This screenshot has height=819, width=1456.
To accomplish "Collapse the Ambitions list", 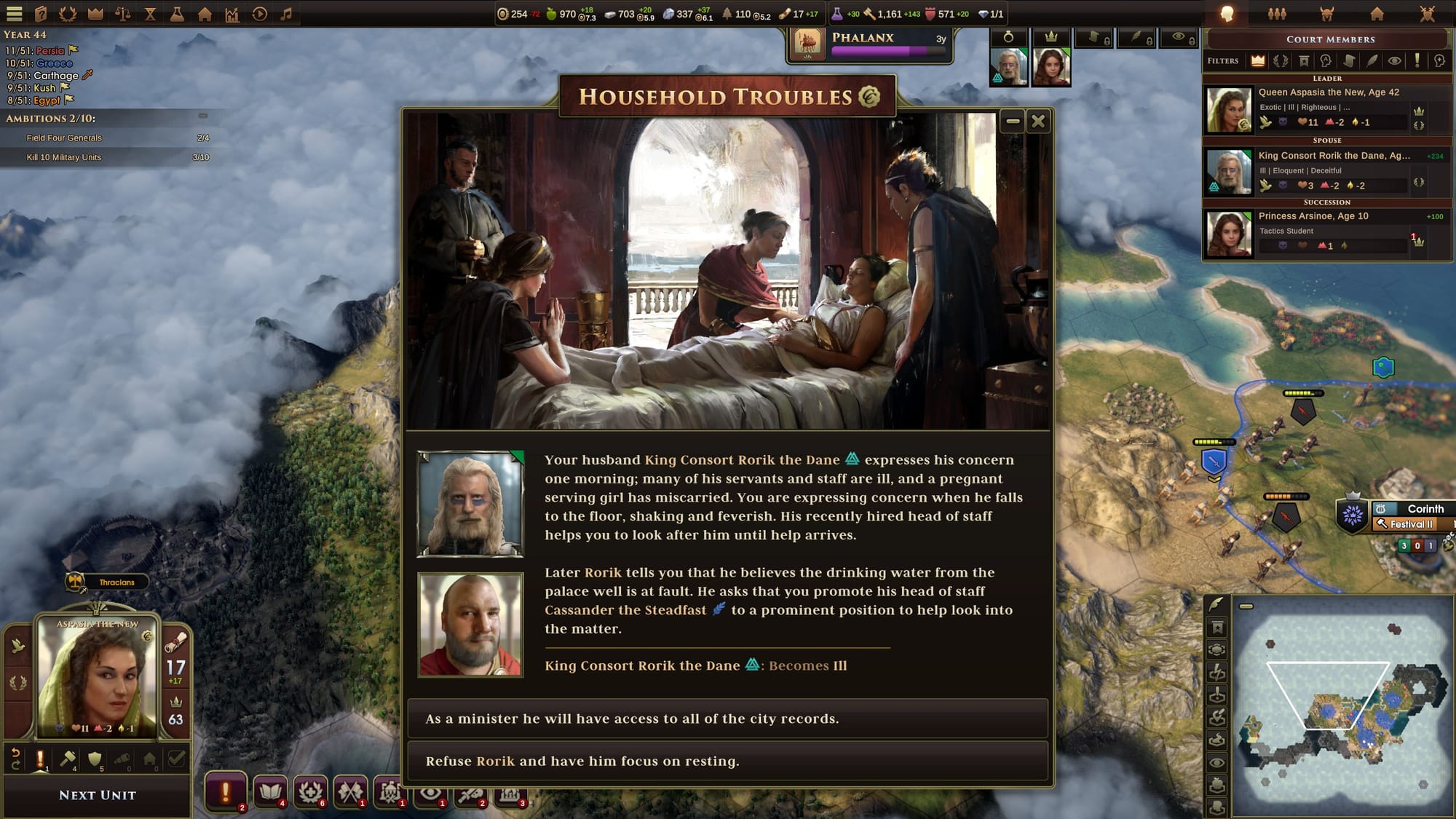I will point(203,116).
